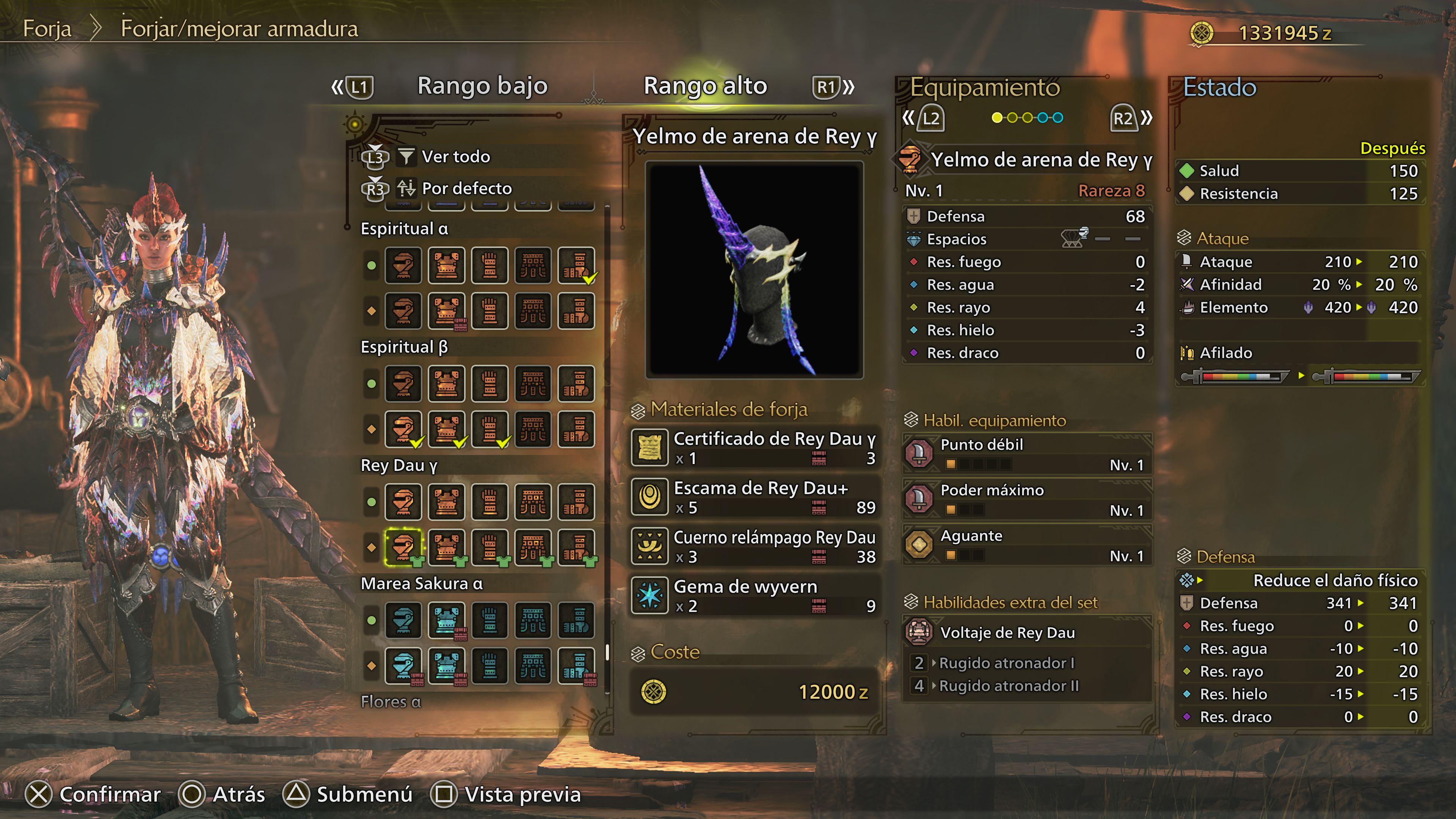Show the Vista previa of the armor
1456x819 pixels.
click(507, 794)
